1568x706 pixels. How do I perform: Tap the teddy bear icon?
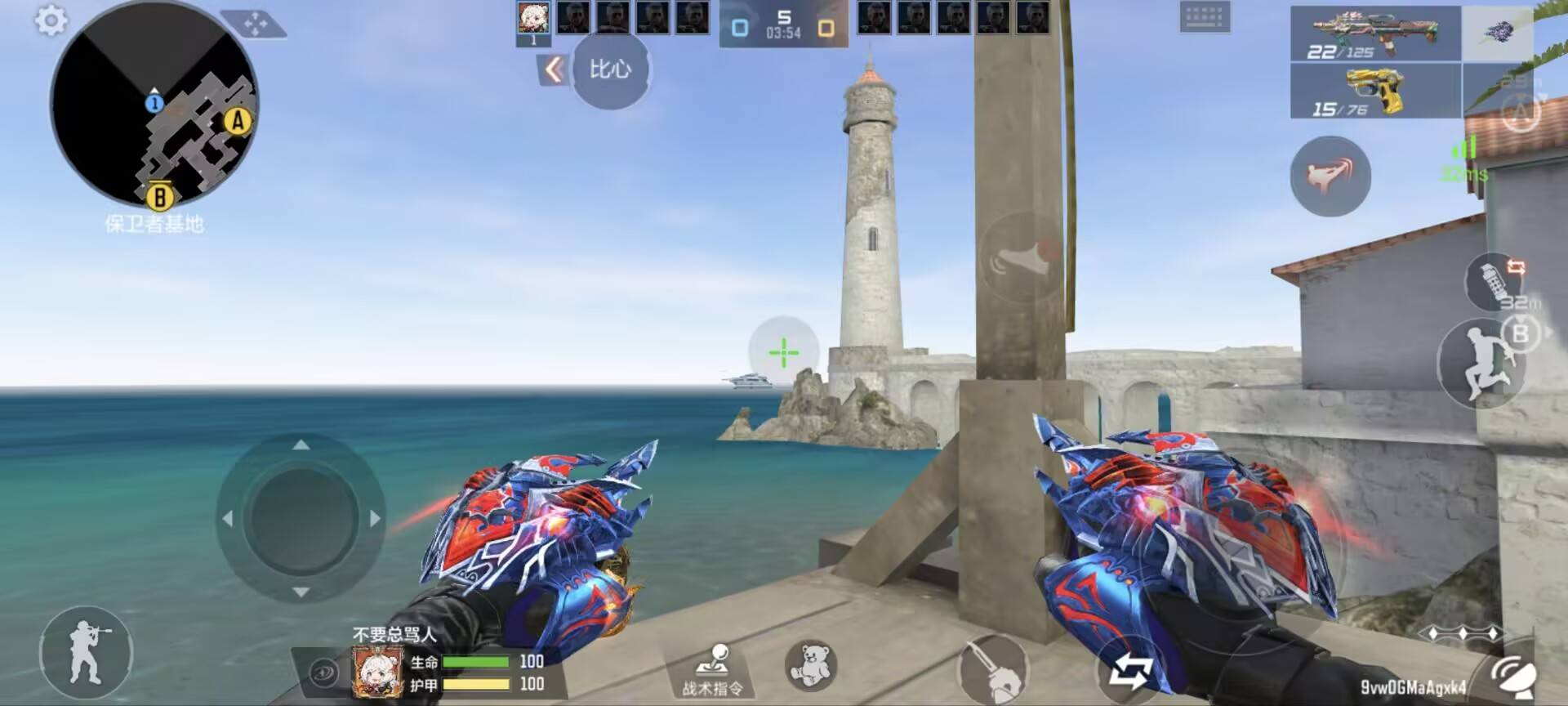click(x=810, y=665)
